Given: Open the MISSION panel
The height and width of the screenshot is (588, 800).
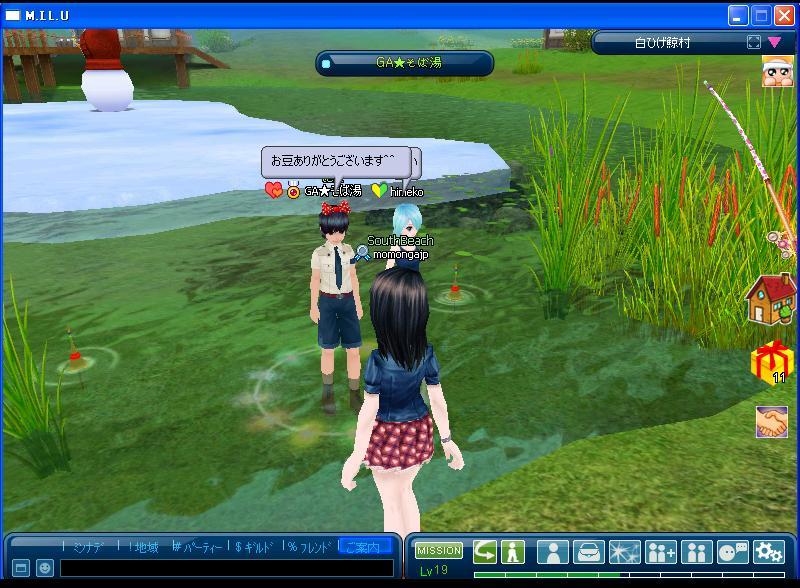Looking at the screenshot, I should [439, 550].
